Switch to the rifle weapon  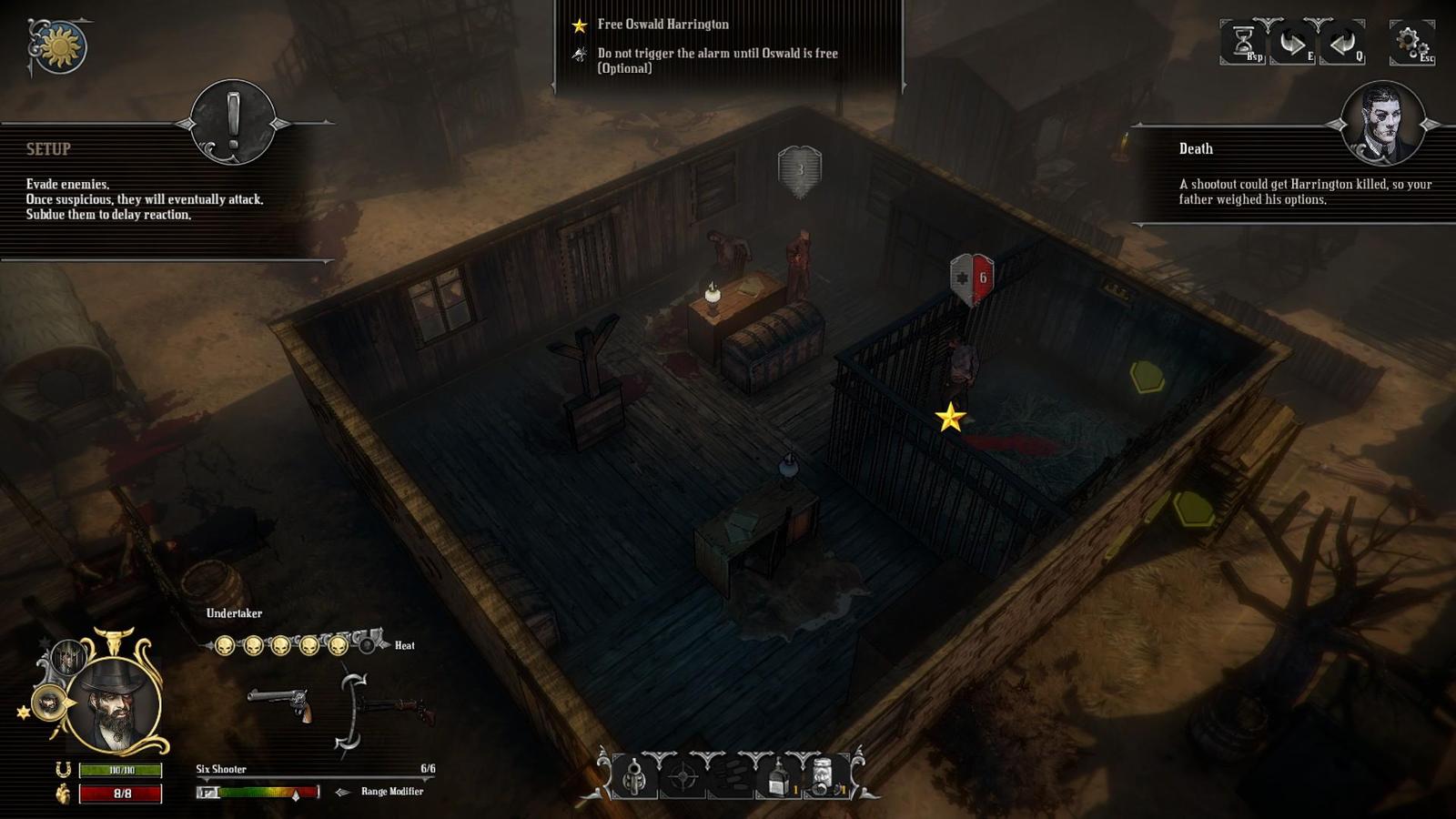[x=393, y=708]
